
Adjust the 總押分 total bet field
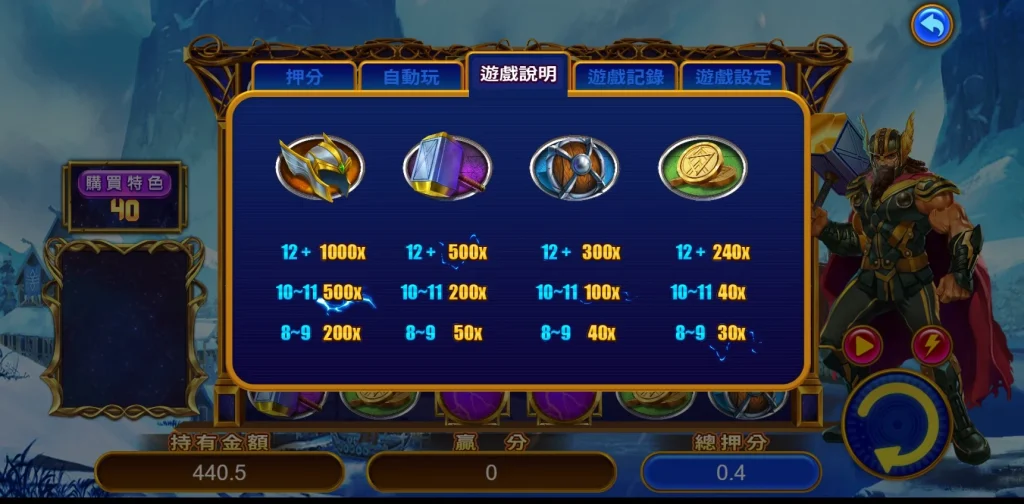pos(731,472)
